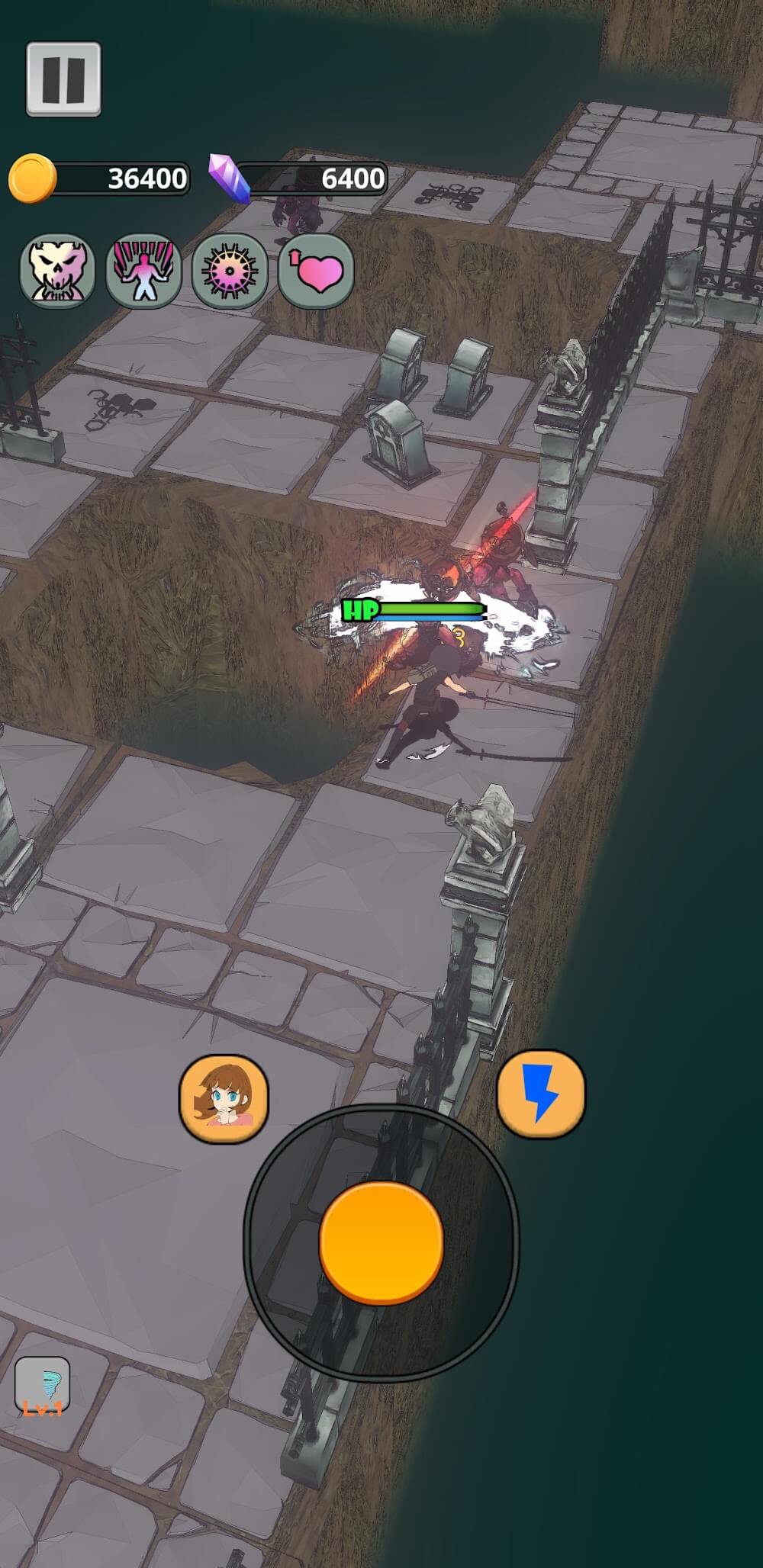Use the Lv.1 tornado skill icon
Image resolution: width=763 pixels, height=1568 pixels.
(x=43, y=1386)
